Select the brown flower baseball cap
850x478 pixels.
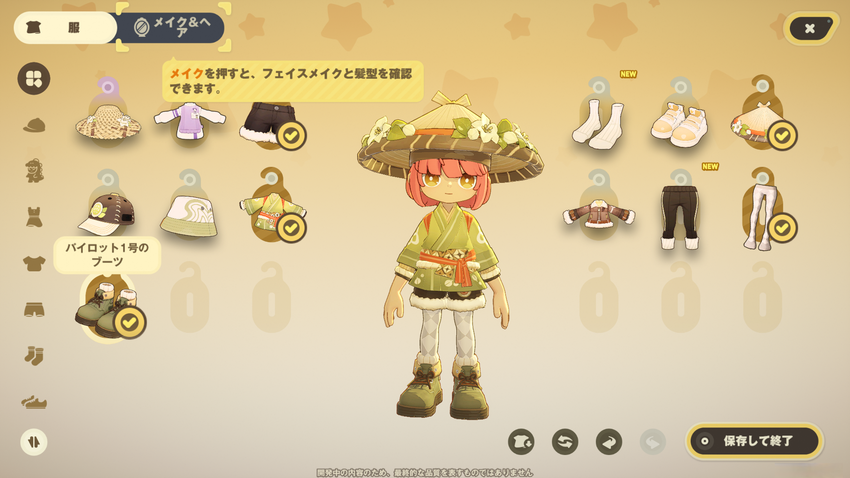(106, 211)
